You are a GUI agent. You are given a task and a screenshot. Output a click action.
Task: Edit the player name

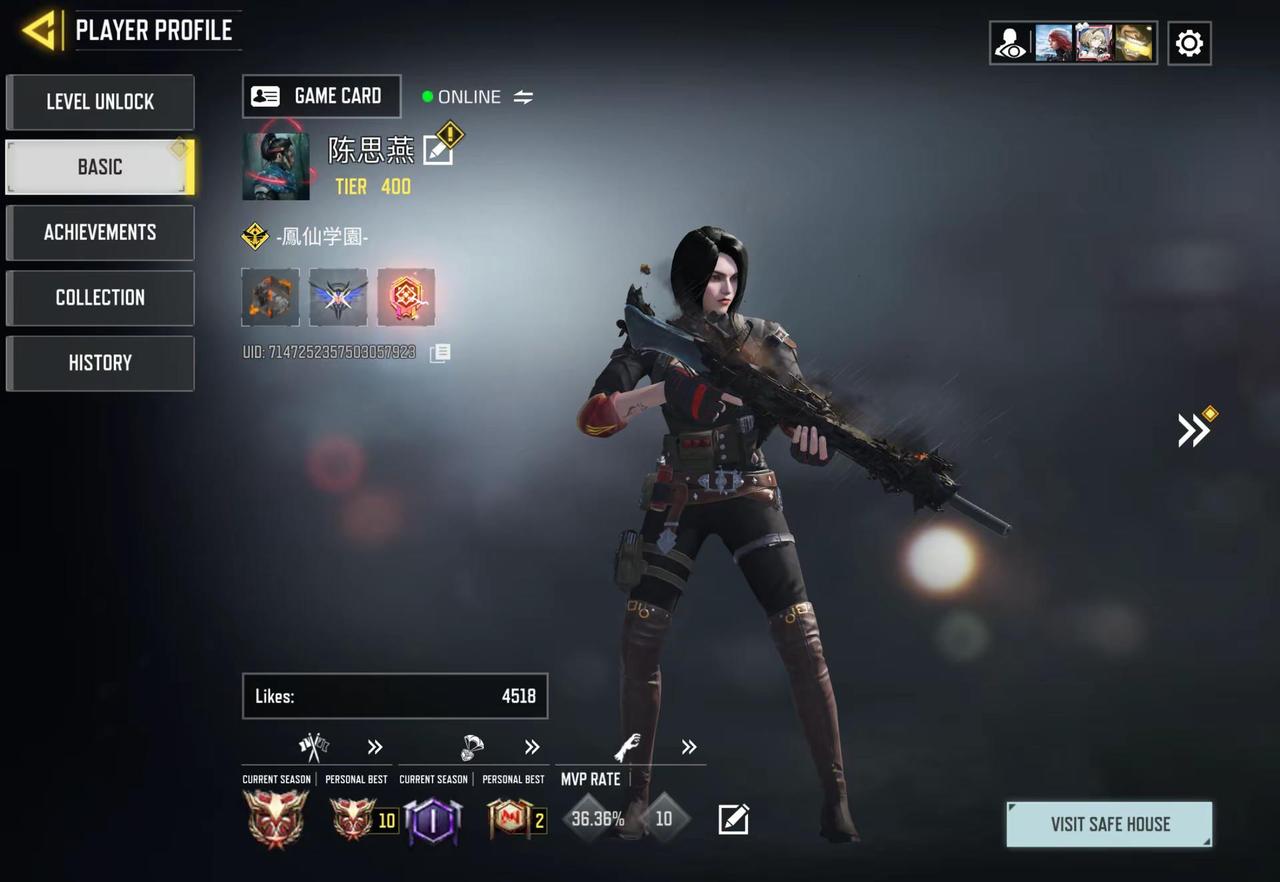click(438, 150)
